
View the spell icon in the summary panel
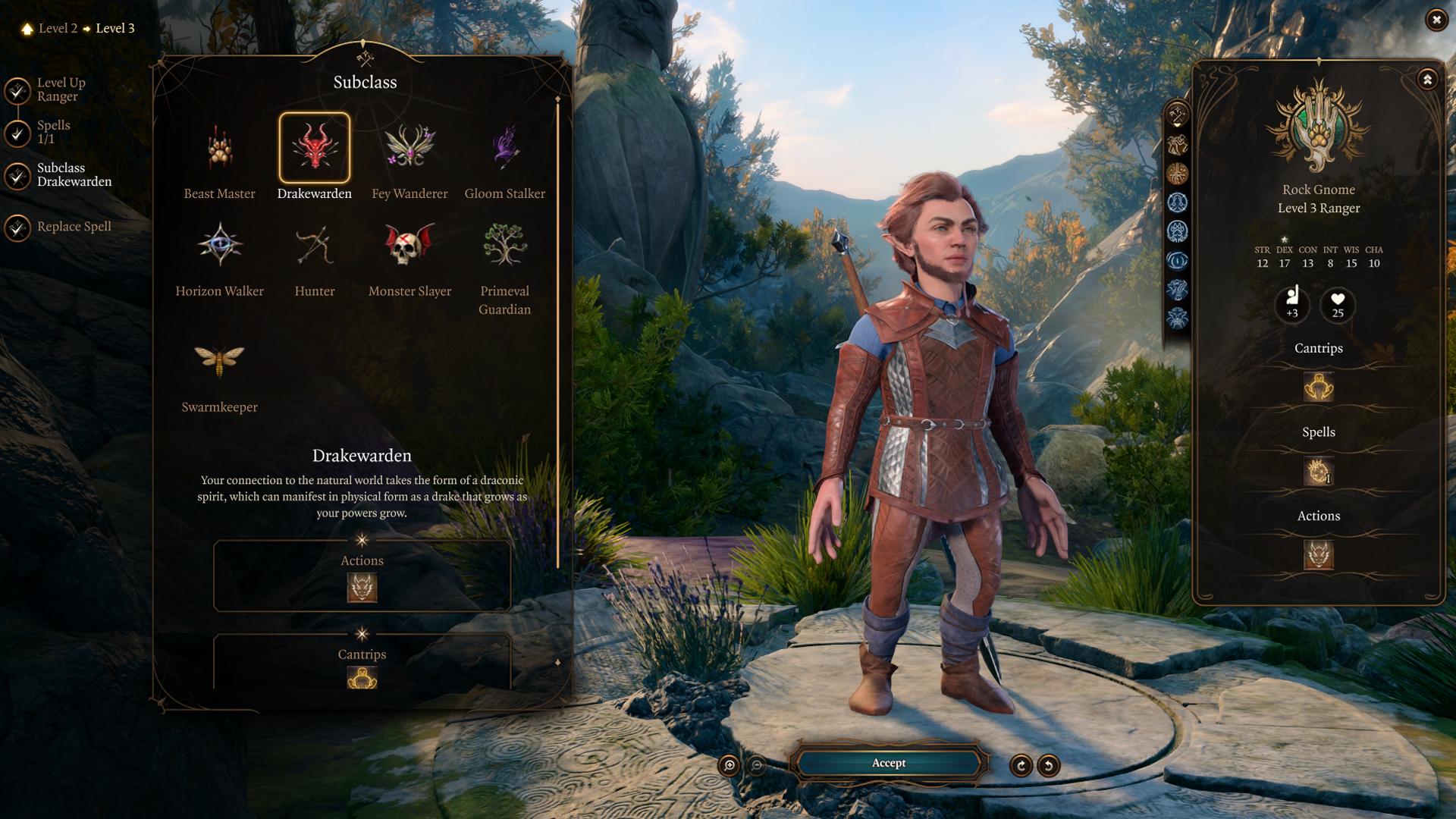click(1318, 472)
